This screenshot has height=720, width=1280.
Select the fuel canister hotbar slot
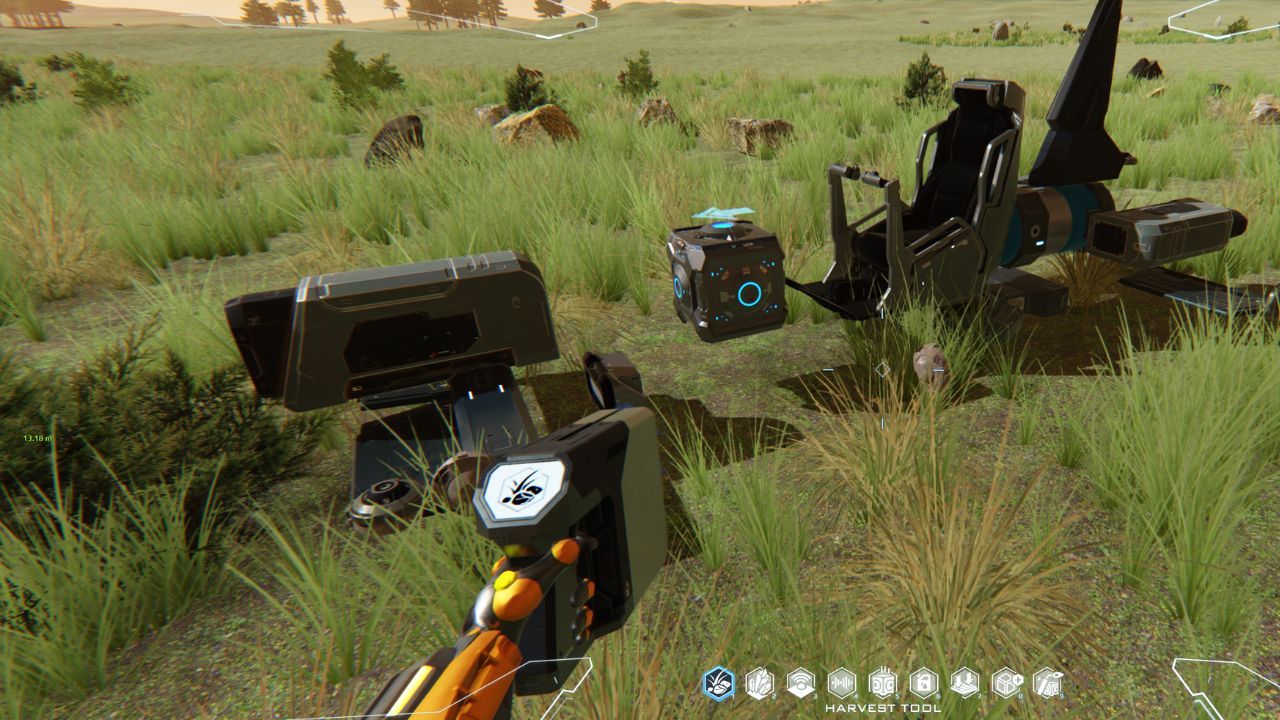923,683
